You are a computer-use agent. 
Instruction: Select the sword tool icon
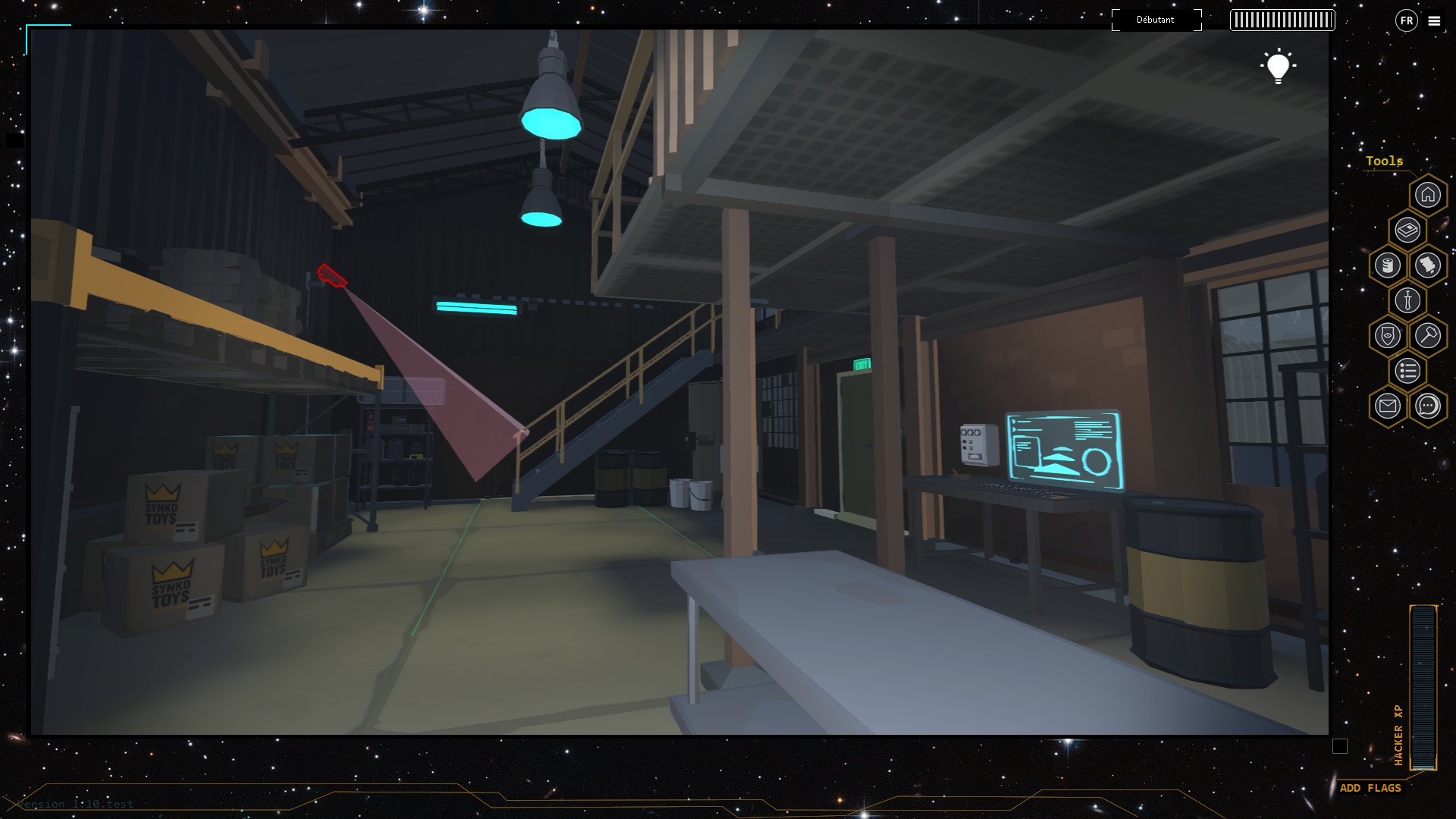pyautogui.click(x=1409, y=300)
